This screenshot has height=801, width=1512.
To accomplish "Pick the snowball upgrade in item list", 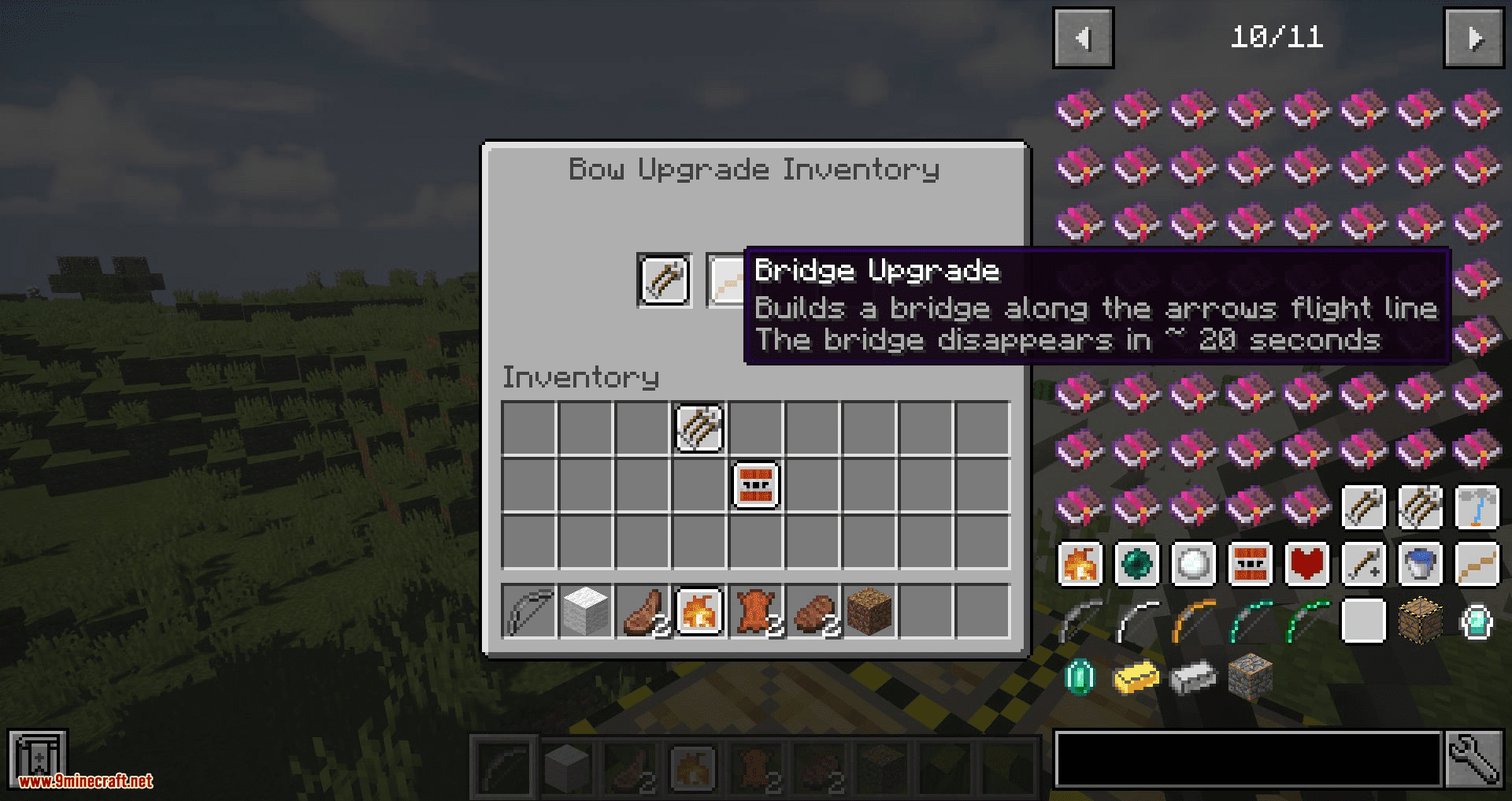I will 1193,565.
